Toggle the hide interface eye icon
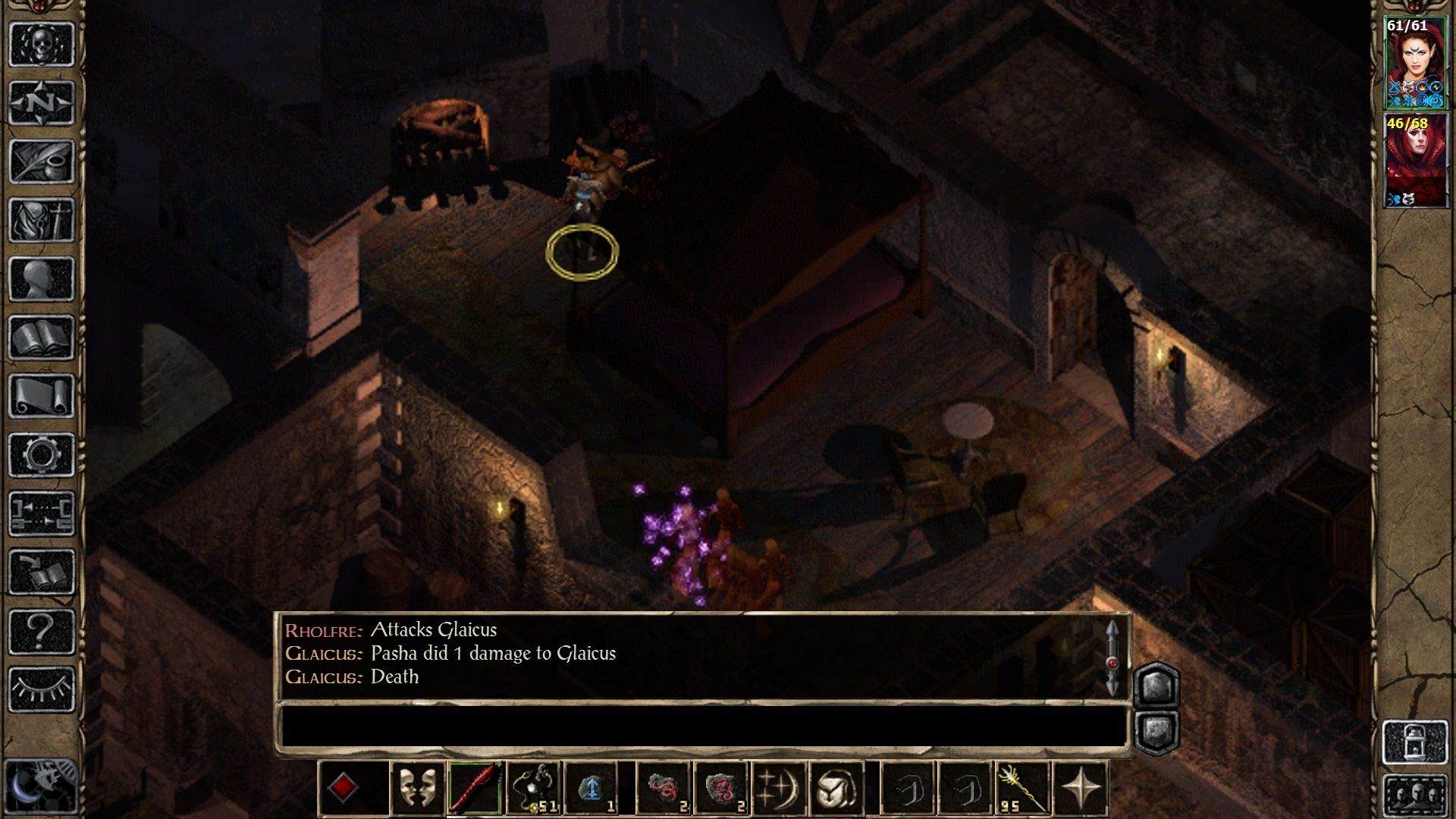This screenshot has width=1456, height=819. tap(41, 690)
